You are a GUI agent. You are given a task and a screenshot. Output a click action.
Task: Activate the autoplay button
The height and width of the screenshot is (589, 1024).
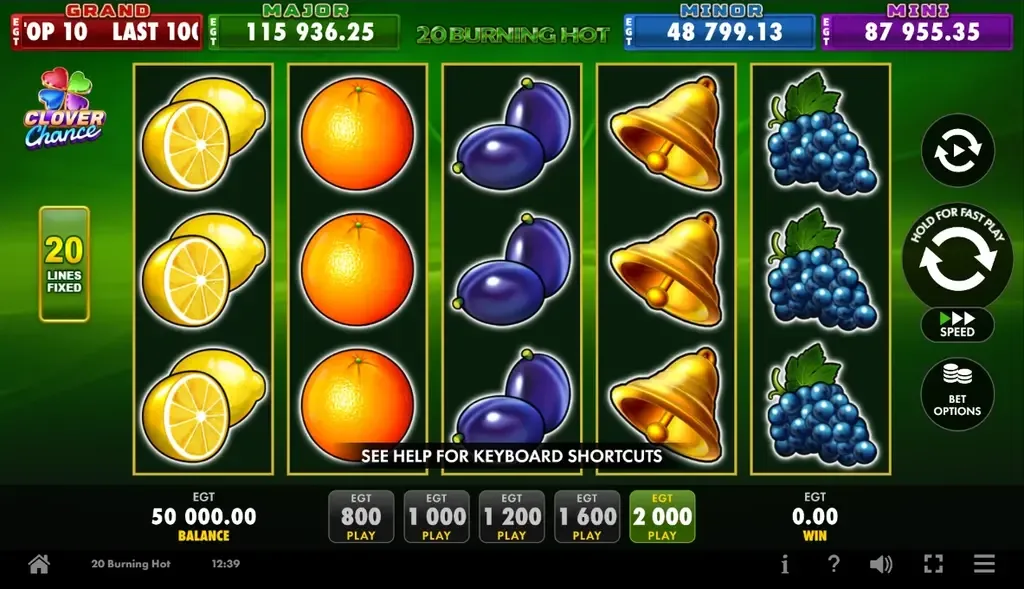(x=957, y=151)
